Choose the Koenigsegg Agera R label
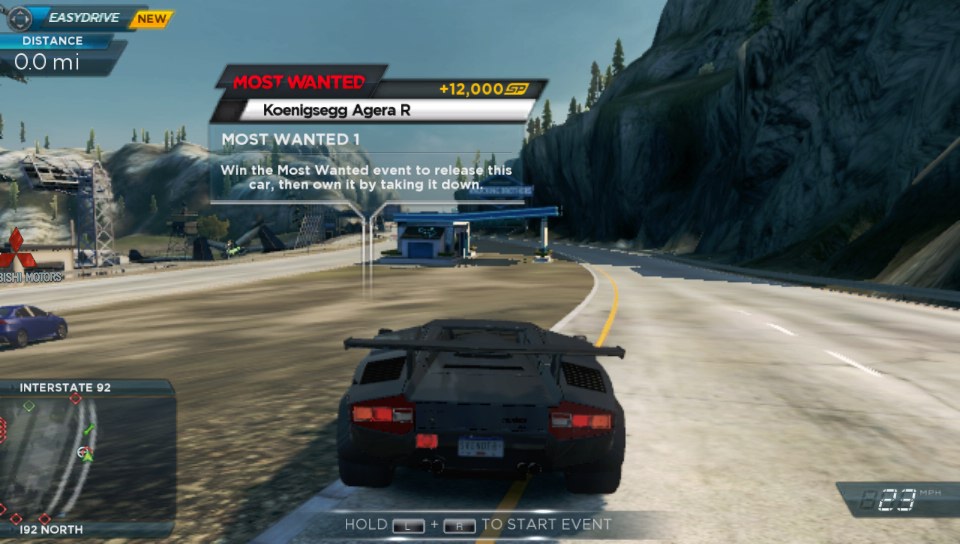The width and height of the screenshot is (960, 544). [x=336, y=110]
